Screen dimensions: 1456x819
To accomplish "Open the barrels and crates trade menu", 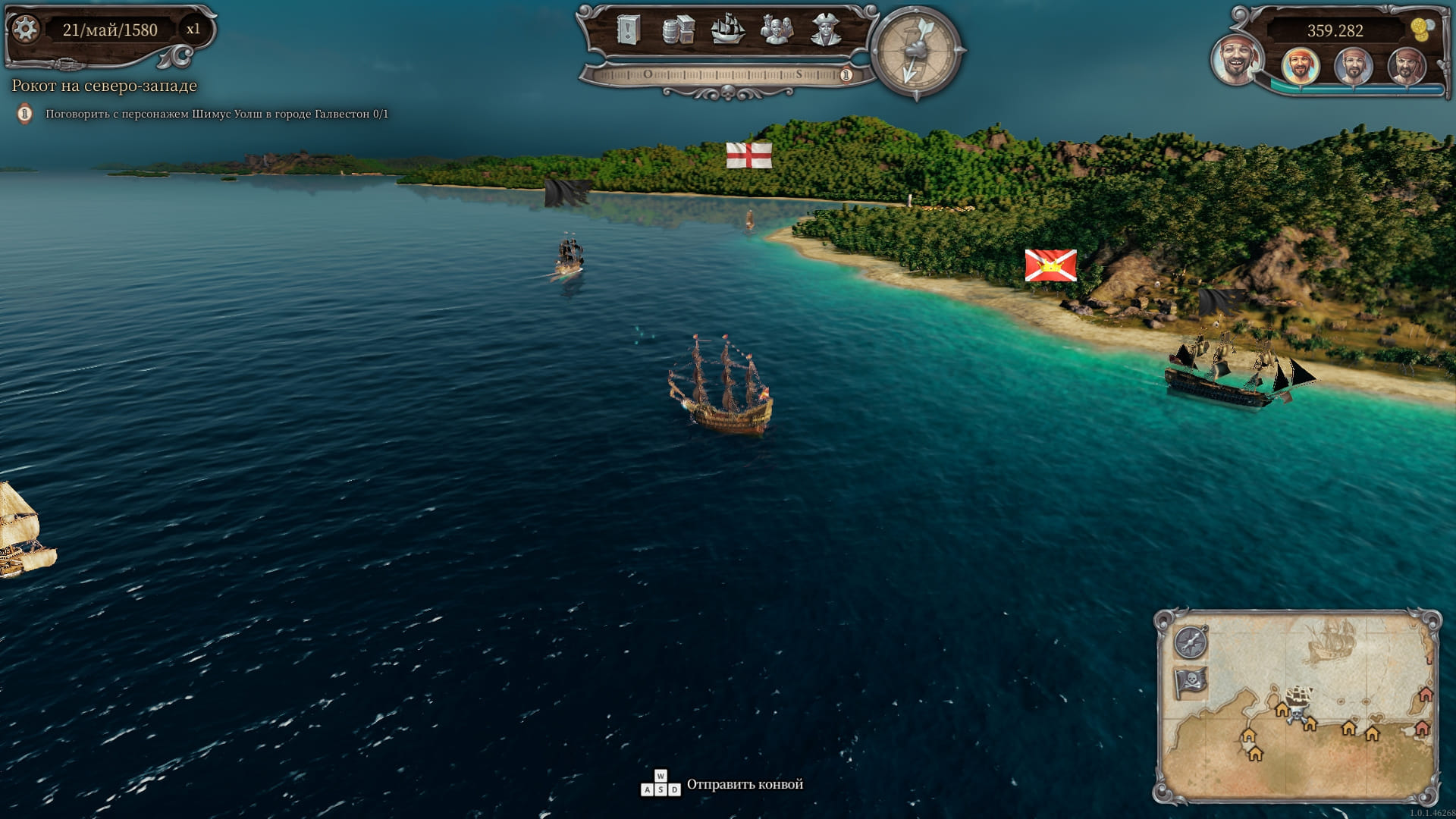I will 678,30.
